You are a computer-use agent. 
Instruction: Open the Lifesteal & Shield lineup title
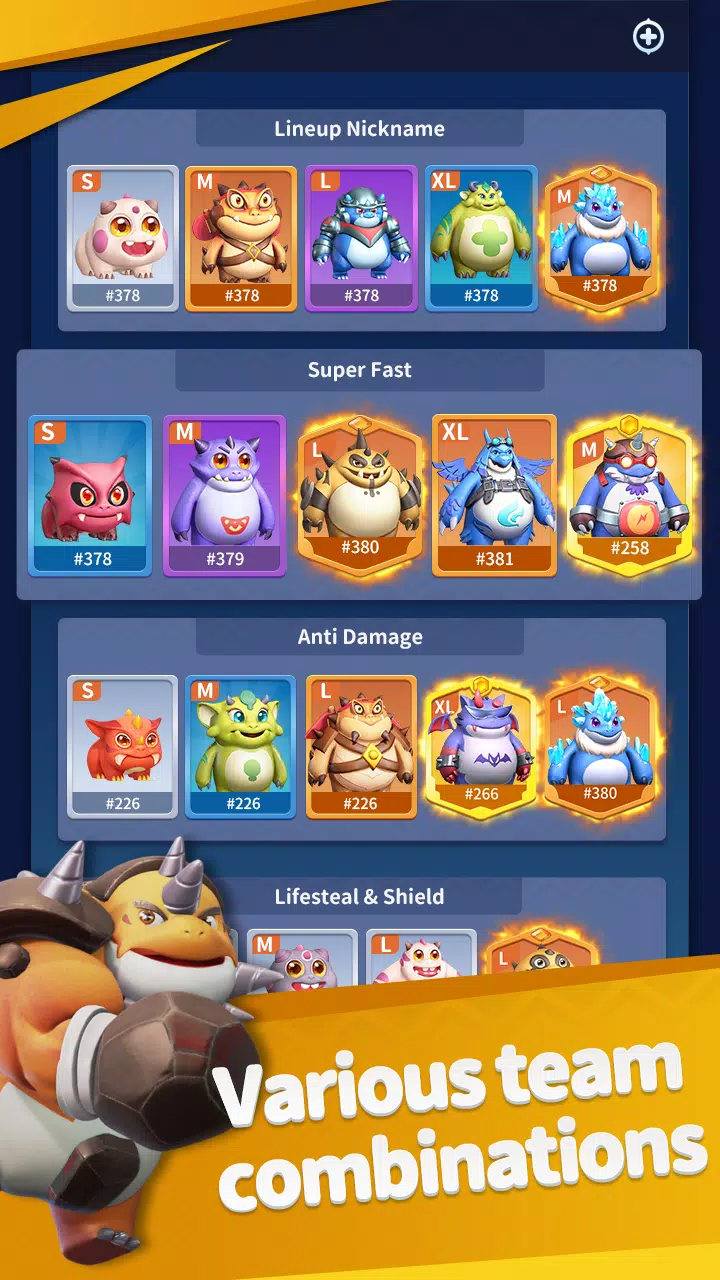pos(360,897)
